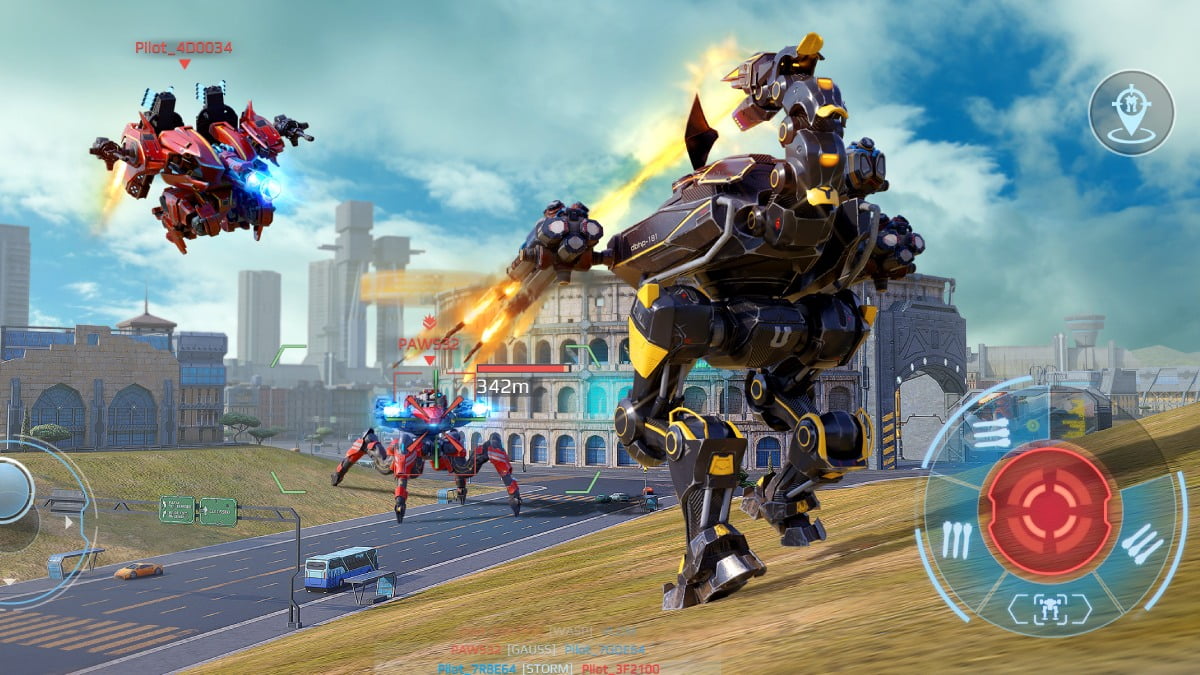
Task: Fire the diagonal triple-rocket weapon segment
Action: [1141, 543]
